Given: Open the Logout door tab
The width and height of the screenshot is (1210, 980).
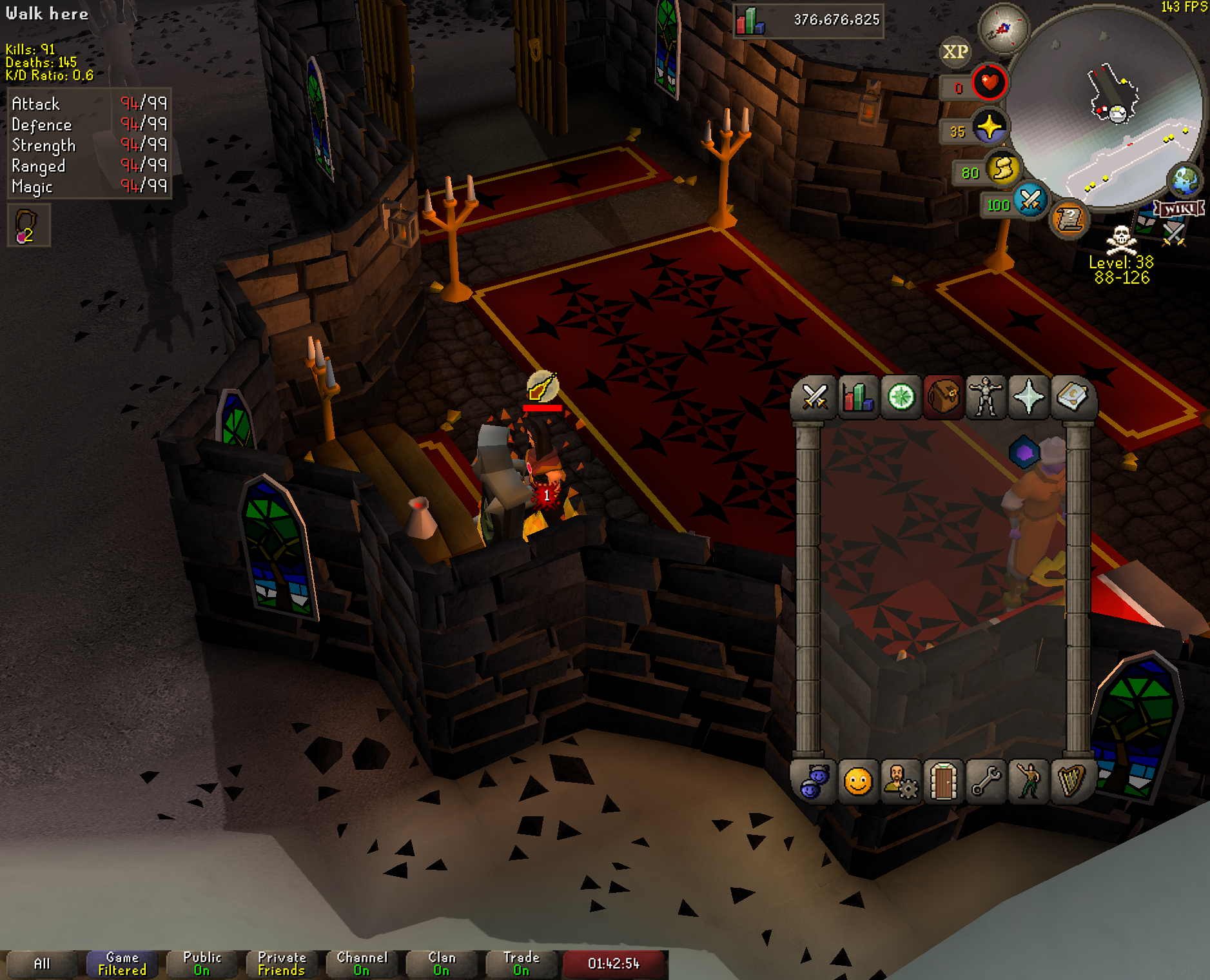Looking at the screenshot, I should click(944, 782).
